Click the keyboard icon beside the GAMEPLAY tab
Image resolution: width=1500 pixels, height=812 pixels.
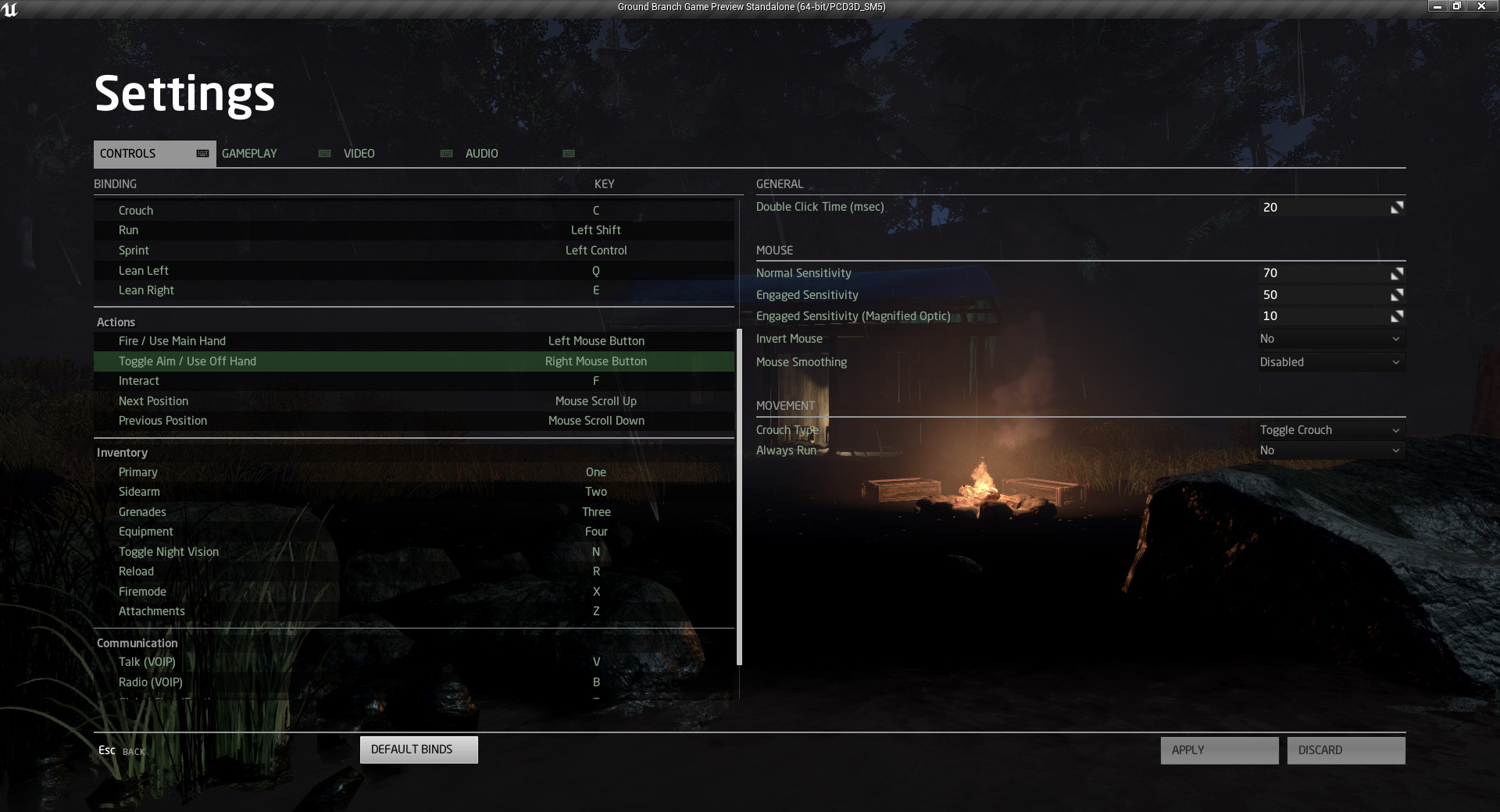[324, 154]
